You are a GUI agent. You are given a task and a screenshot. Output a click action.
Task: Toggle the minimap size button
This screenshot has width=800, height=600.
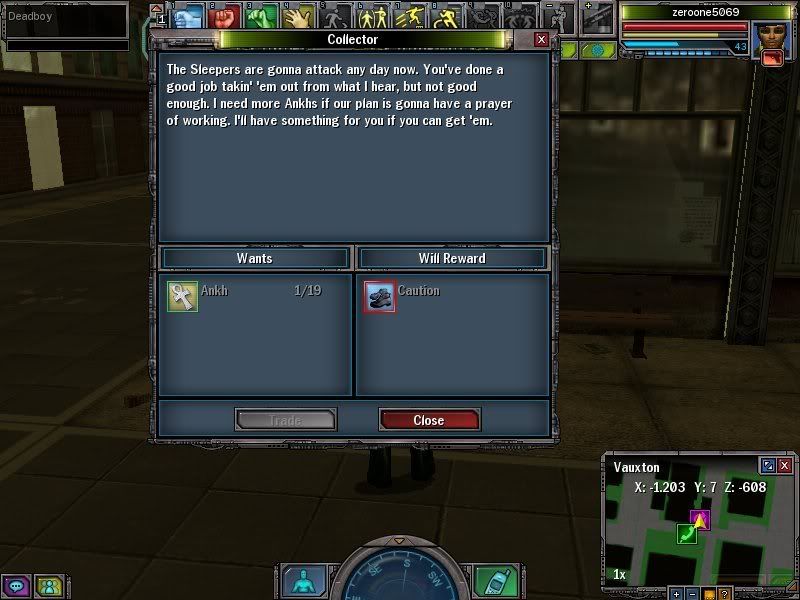768,466
